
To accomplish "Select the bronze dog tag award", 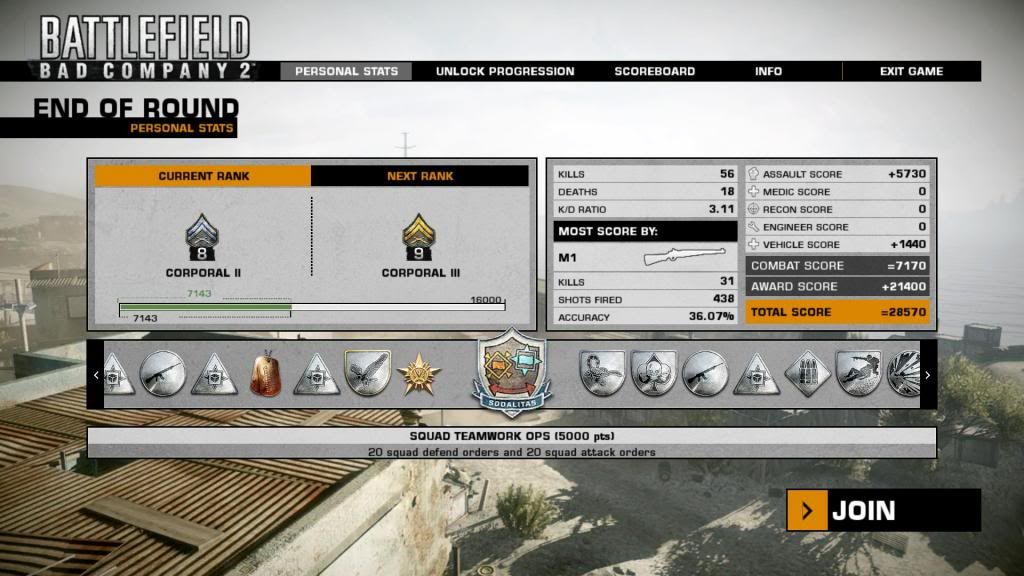I will tap(267, 374).
